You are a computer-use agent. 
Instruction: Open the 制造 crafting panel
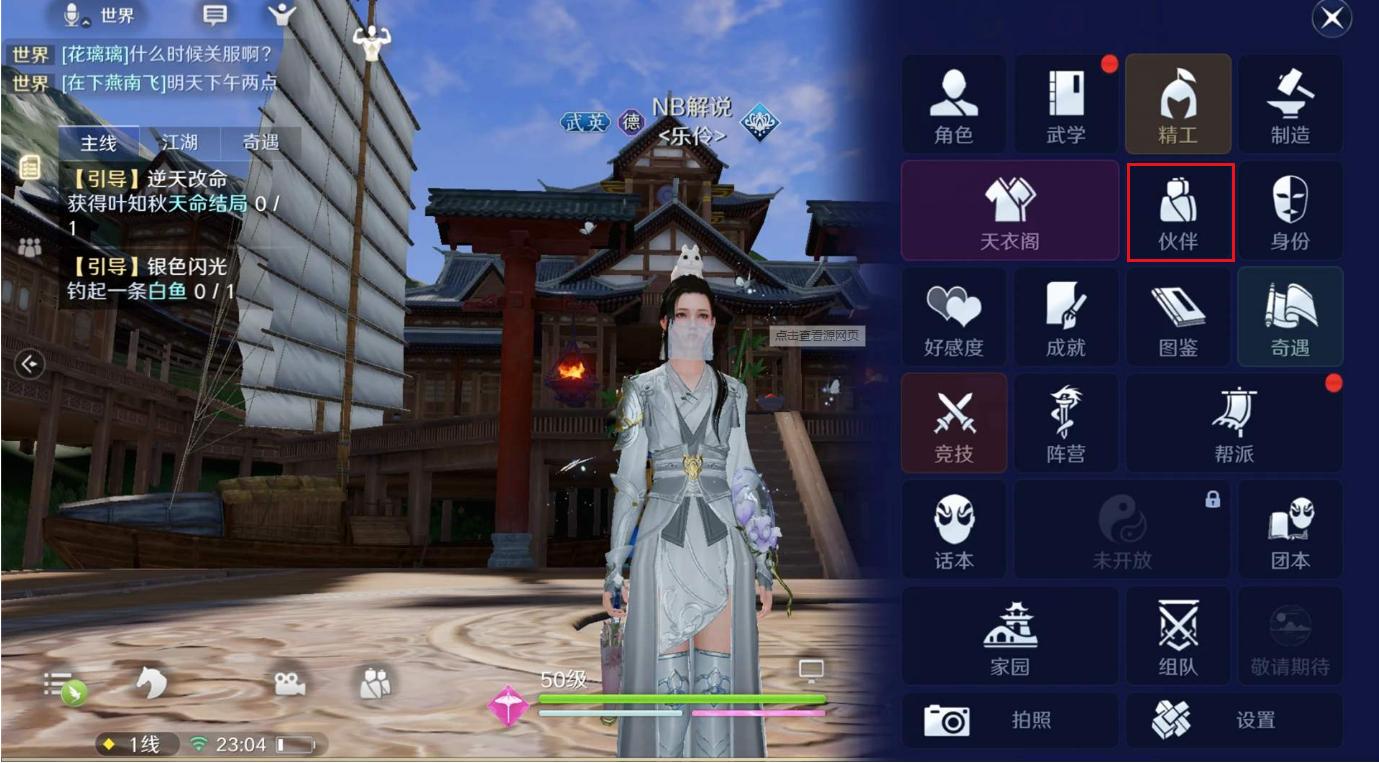[1290, 103]
